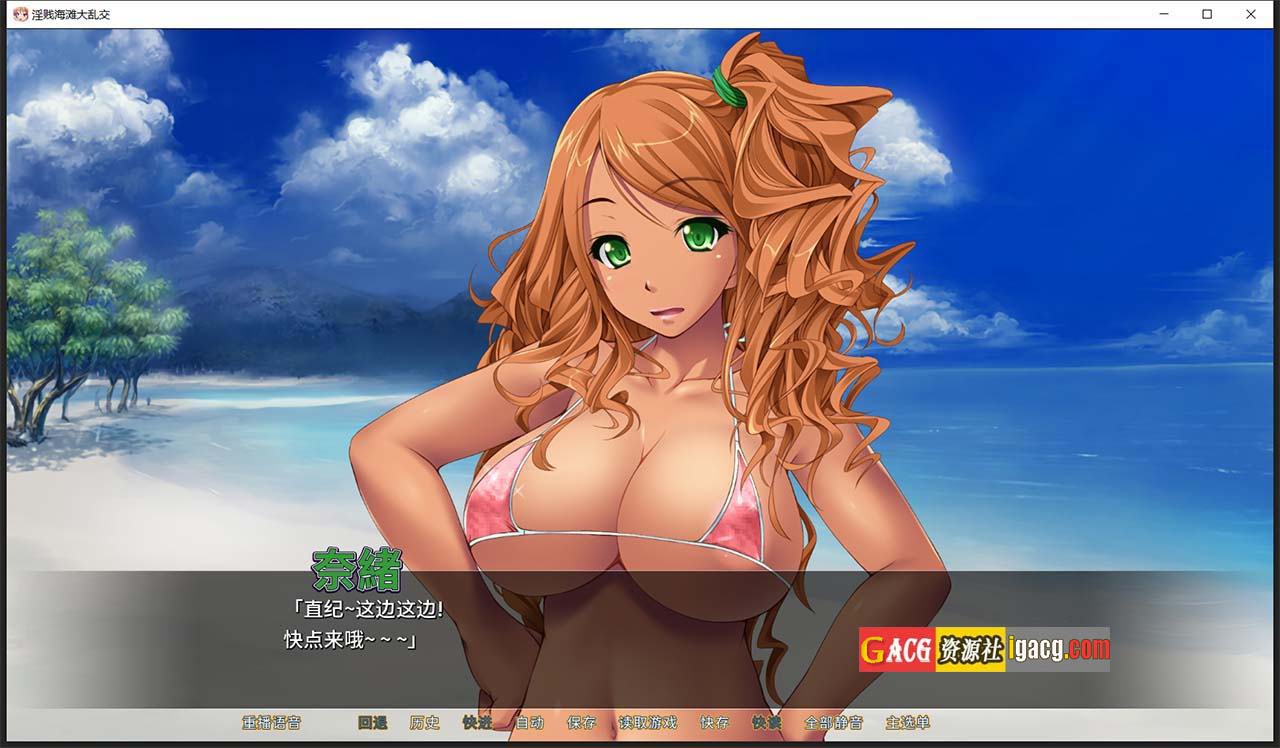This screenshot has width=1280, height=748.
Task: Minimize the game window
Action: point(1165,14)
